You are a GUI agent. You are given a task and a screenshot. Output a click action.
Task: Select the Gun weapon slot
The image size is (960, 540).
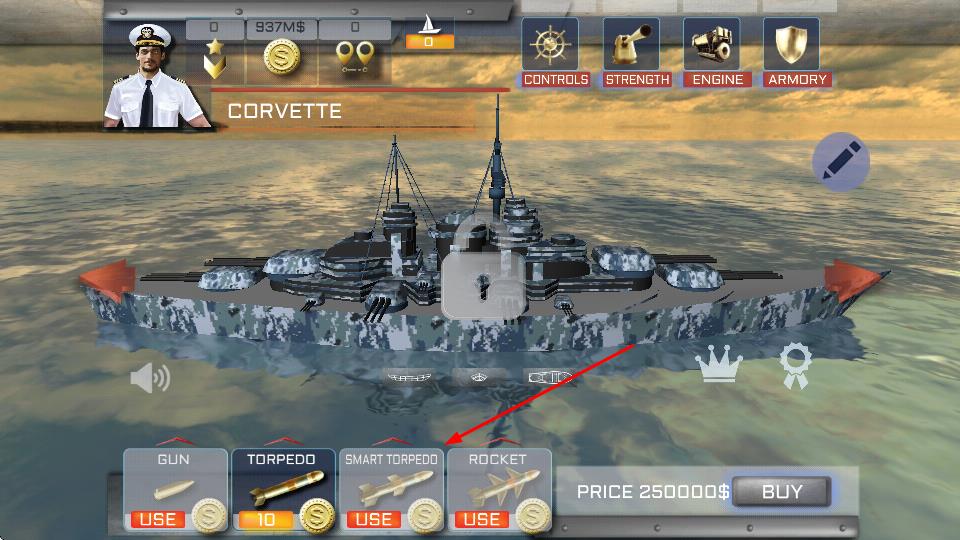click(174, 490)
